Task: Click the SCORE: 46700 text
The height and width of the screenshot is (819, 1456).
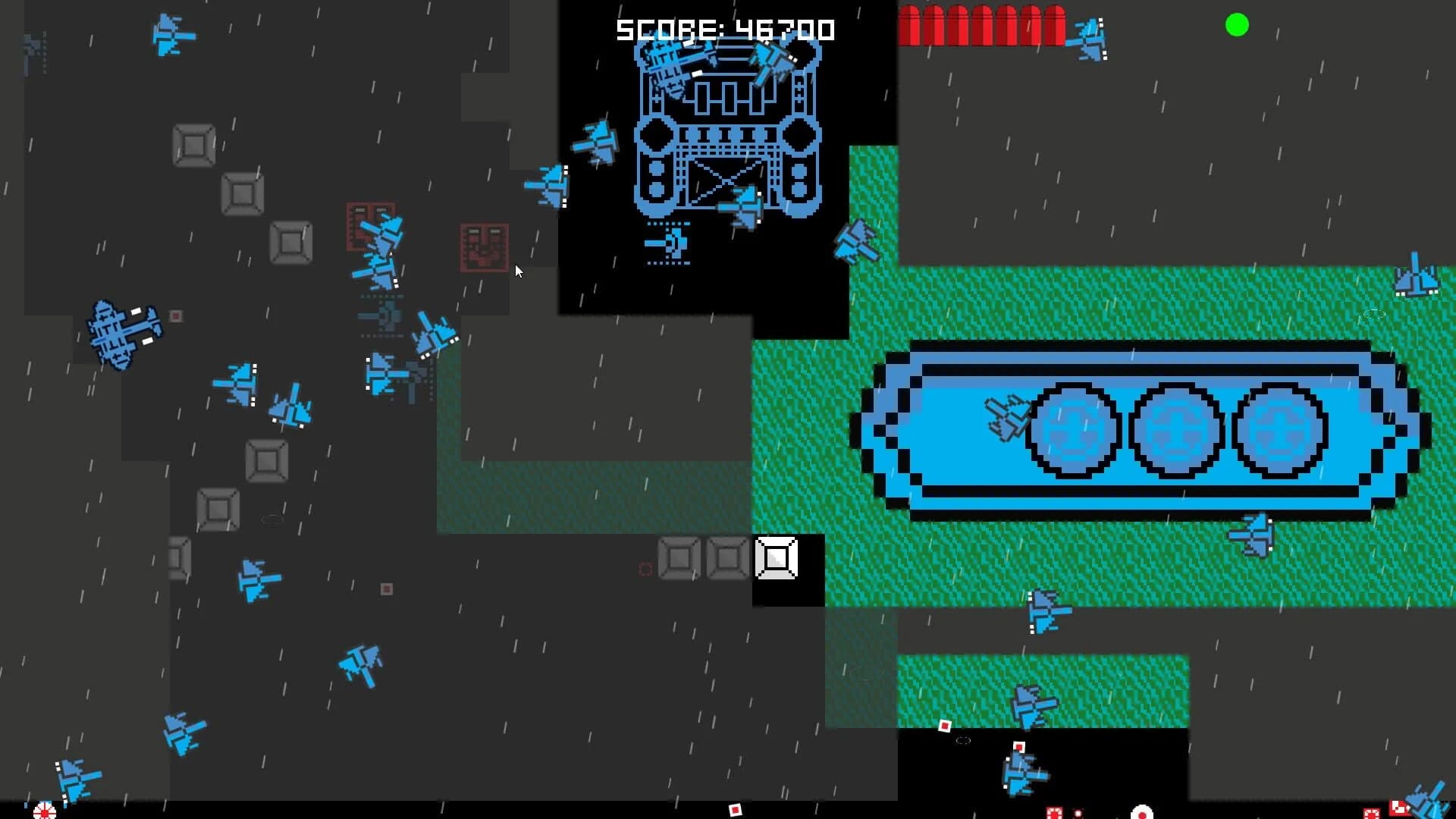Action: pyautogui.click(x=726, y=30)
